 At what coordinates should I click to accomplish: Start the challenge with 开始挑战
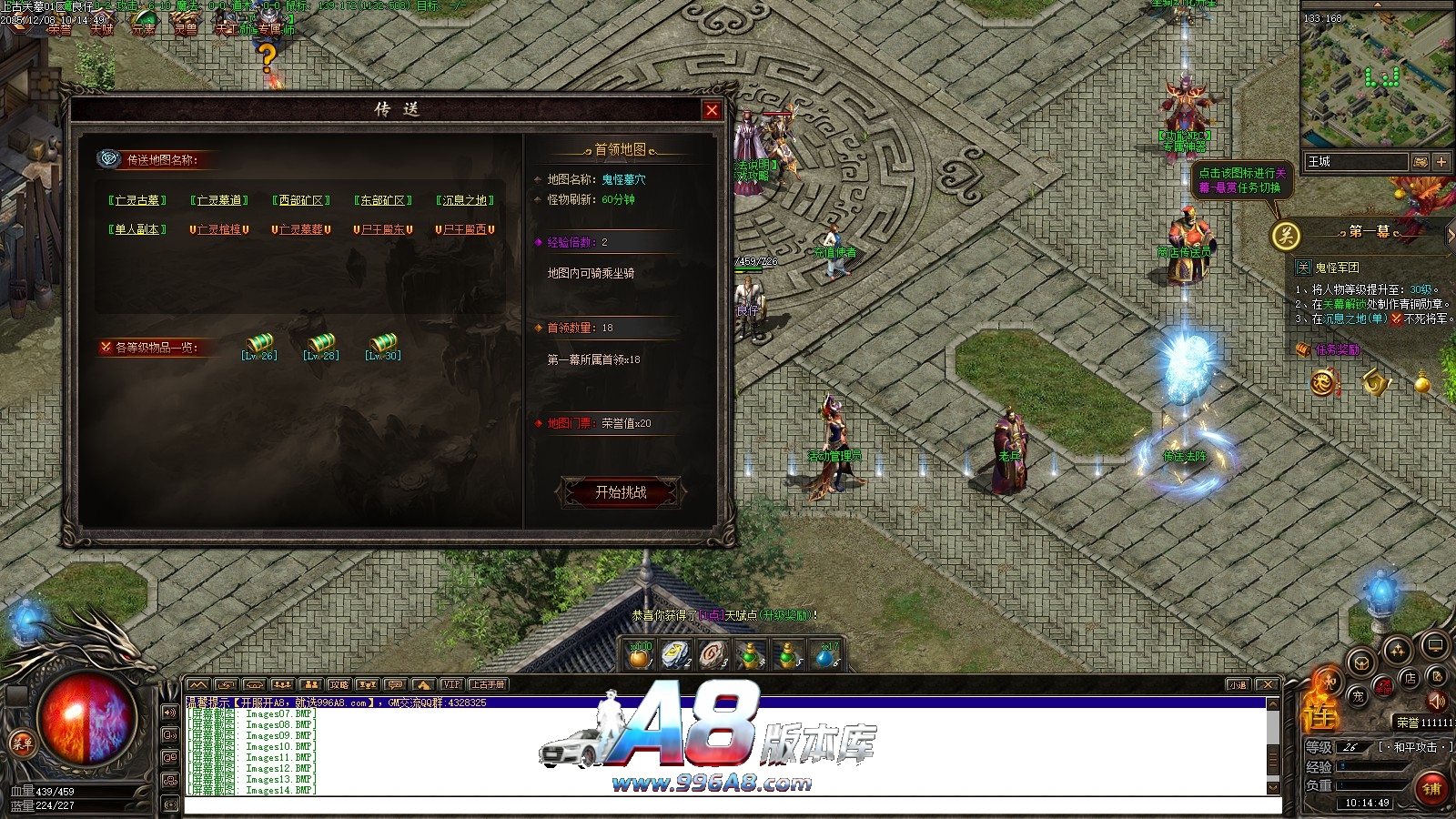[x=621, y=492]
